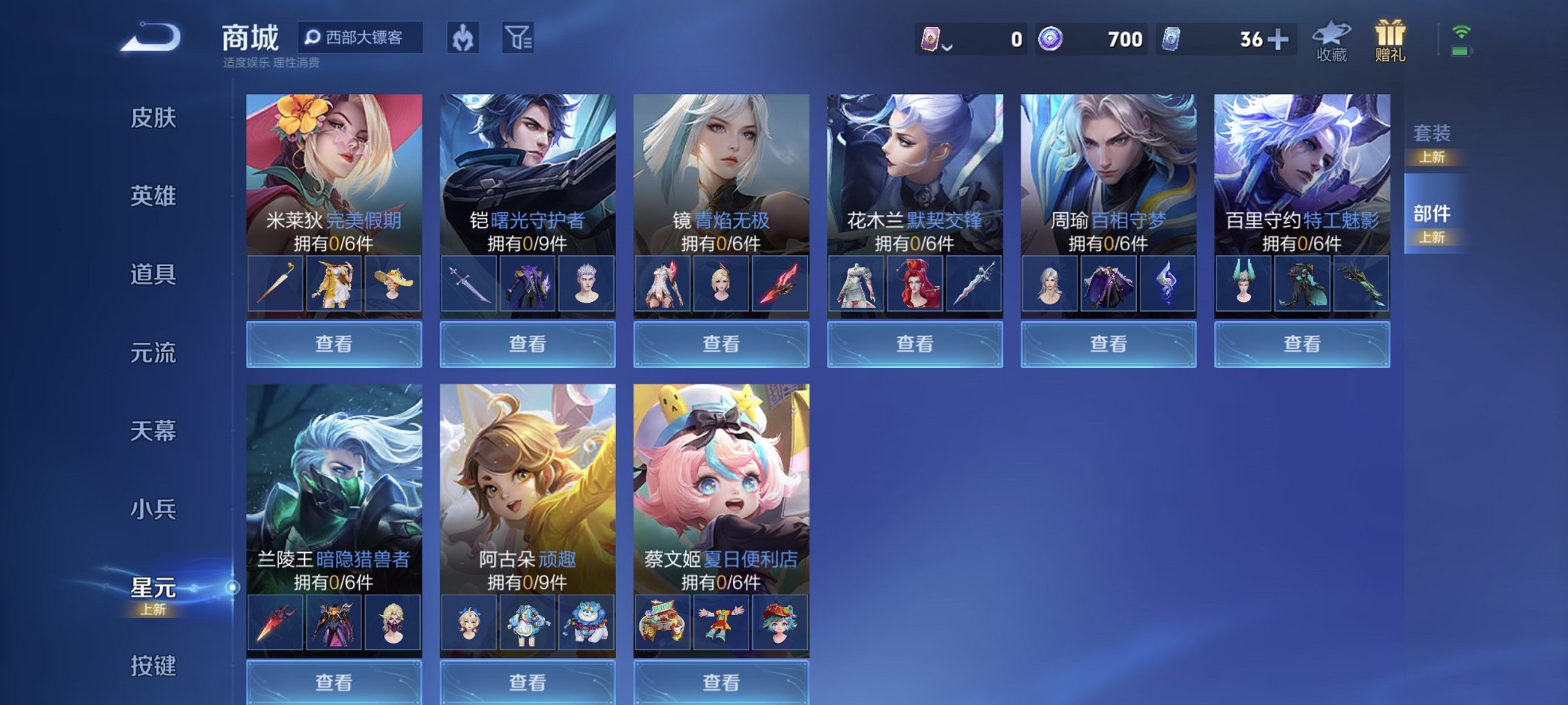1568x705 pixels.
Task: Open the filter icon in the top bar
Action: (519, 39)
